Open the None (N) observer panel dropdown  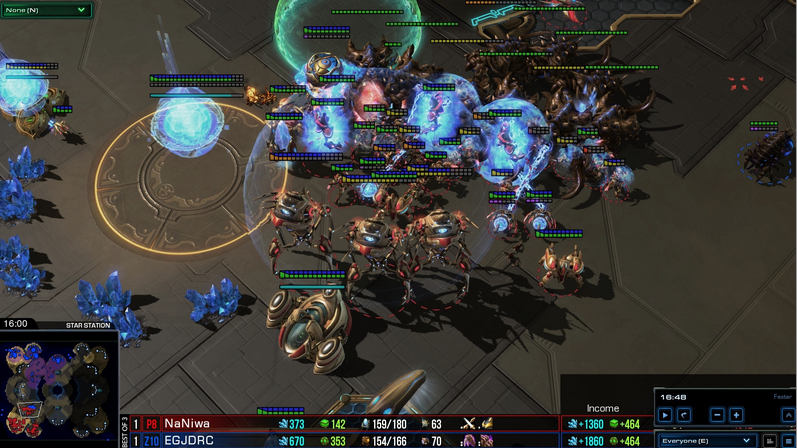pos(45,10)
